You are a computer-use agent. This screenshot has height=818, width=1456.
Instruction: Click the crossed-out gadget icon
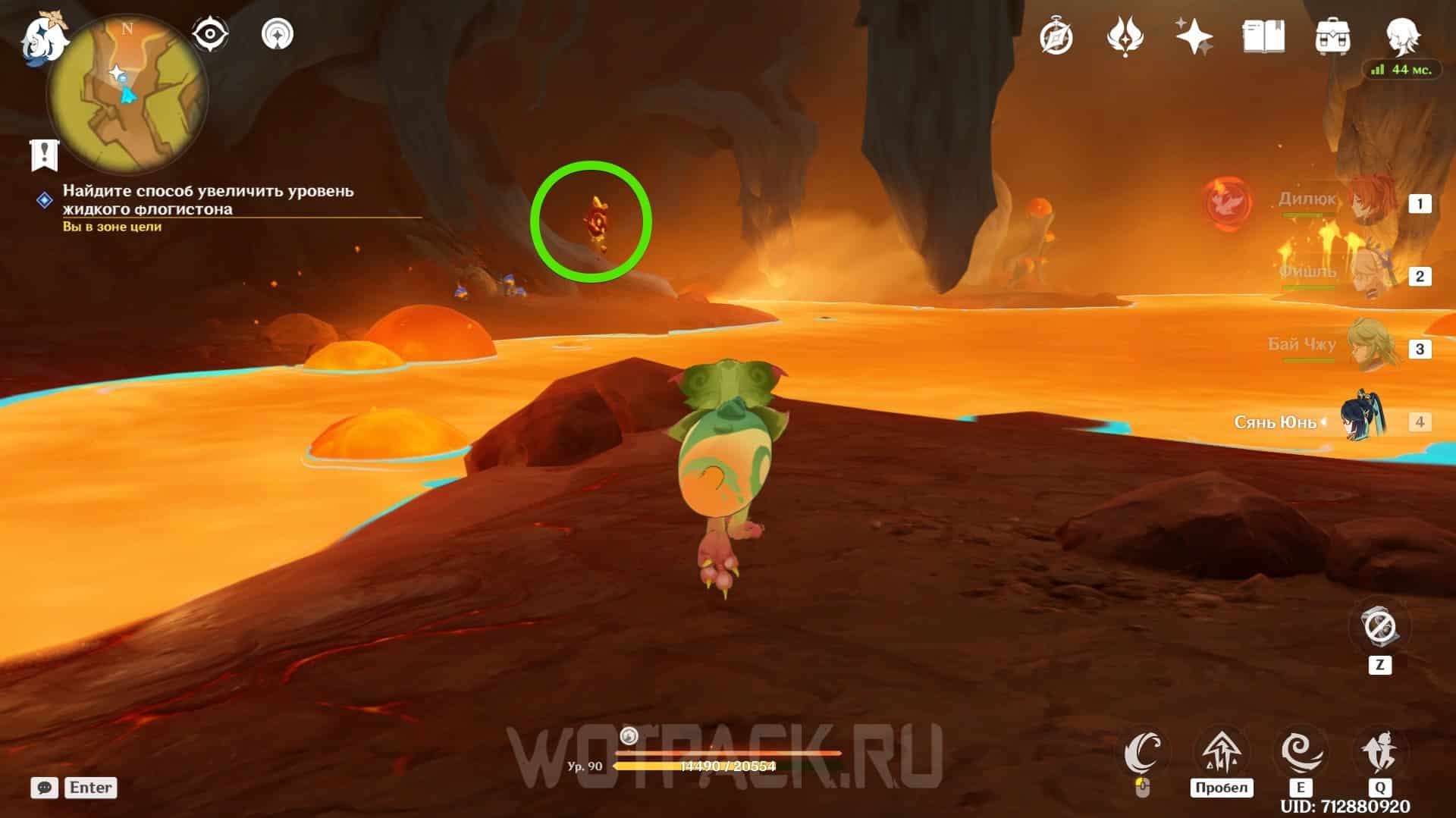pyautogui.click(x=1379, y=627)
